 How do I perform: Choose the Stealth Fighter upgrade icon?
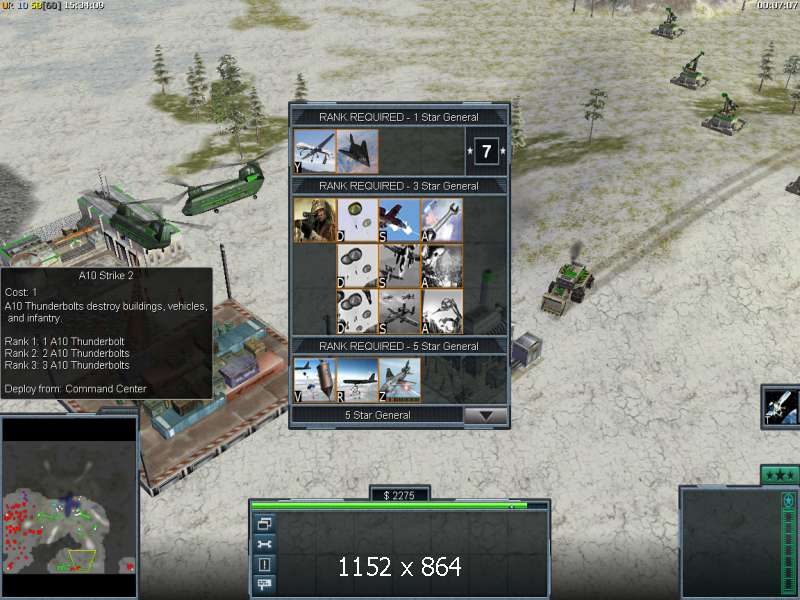[x=358, y=151]
